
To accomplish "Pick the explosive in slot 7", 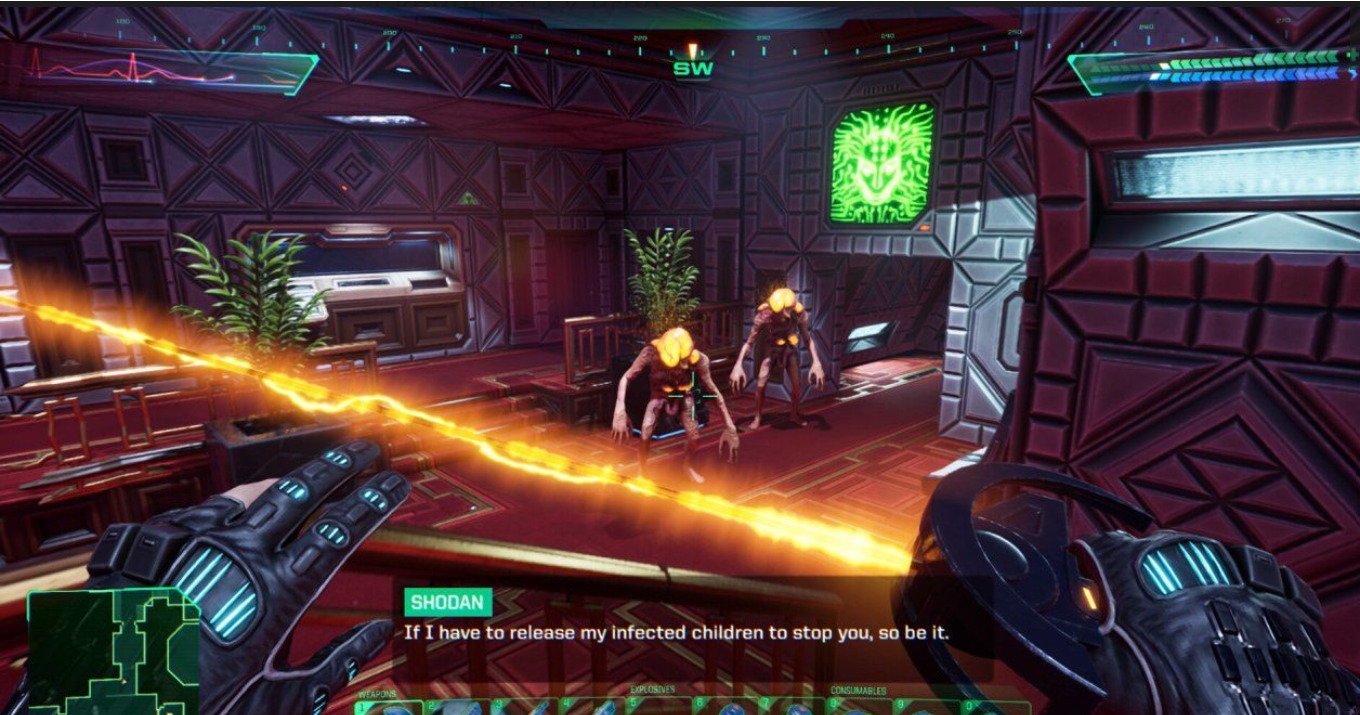I will [x=795, y=707].
